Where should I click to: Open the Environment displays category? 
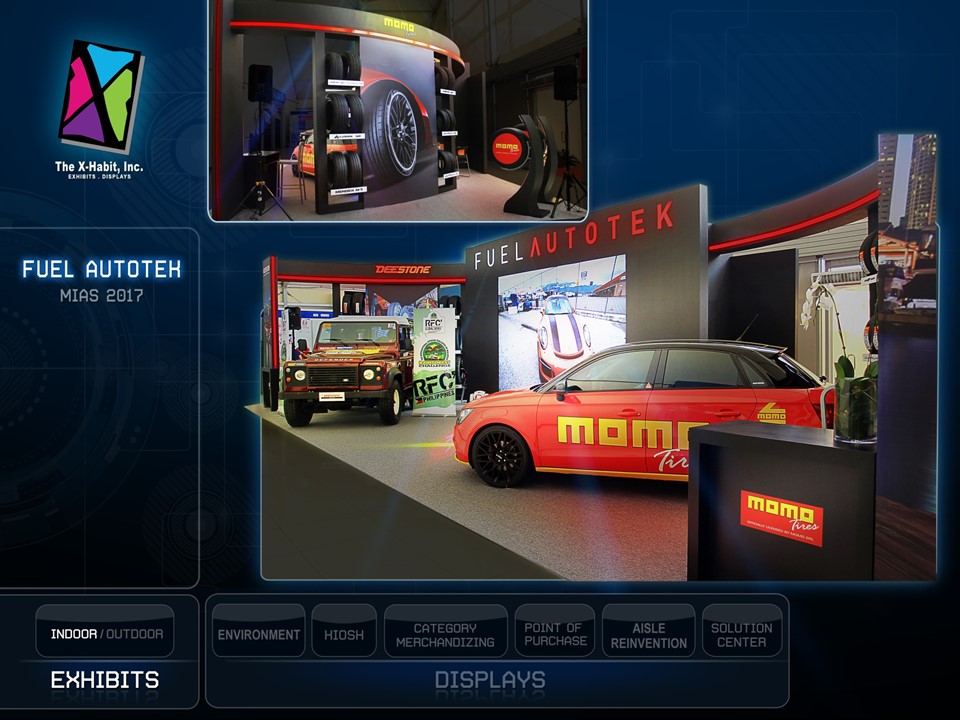[259, 634]
